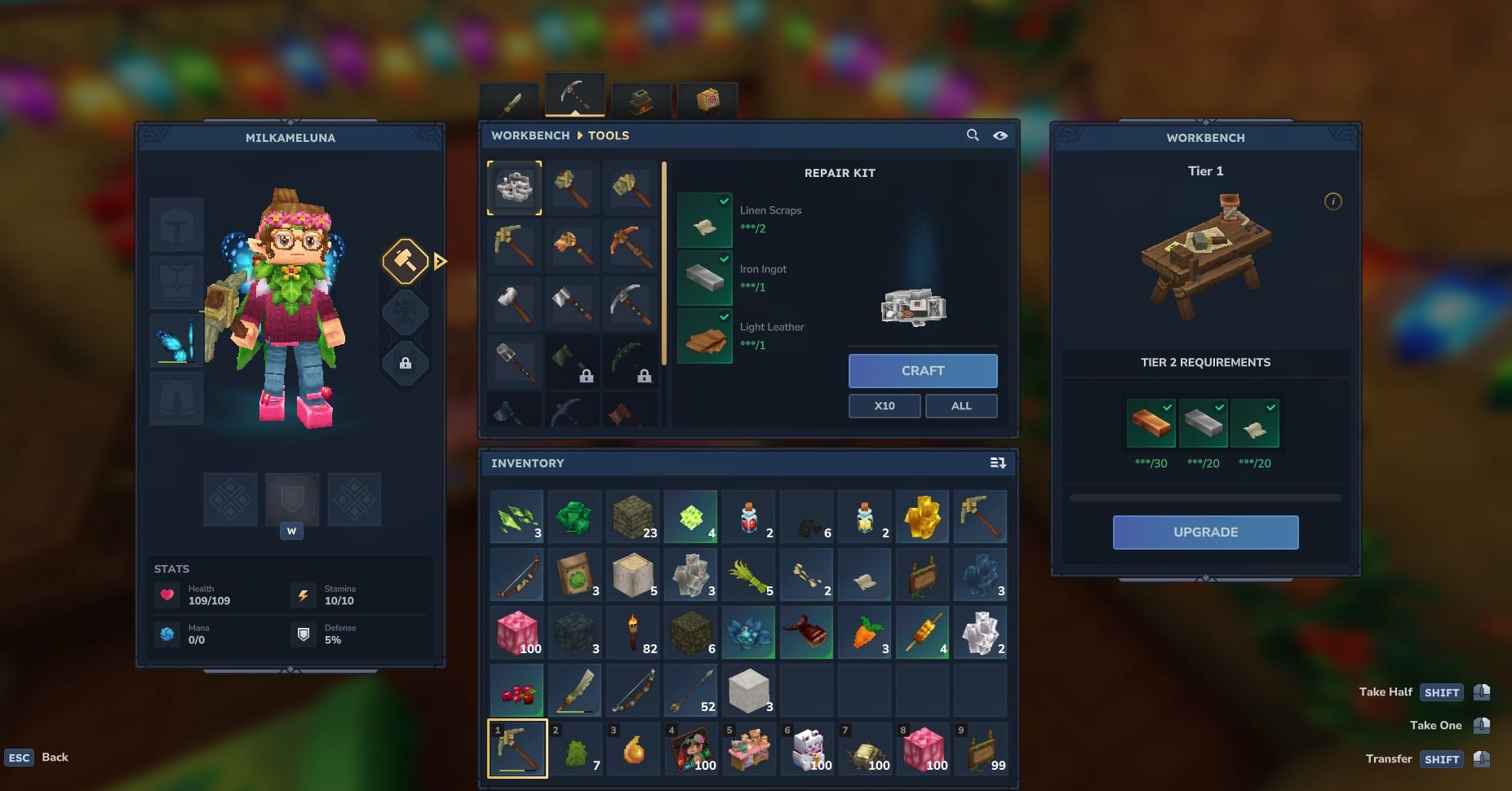Pick the torch stack of 82
1512x791 pixels.
coord(633,633)
